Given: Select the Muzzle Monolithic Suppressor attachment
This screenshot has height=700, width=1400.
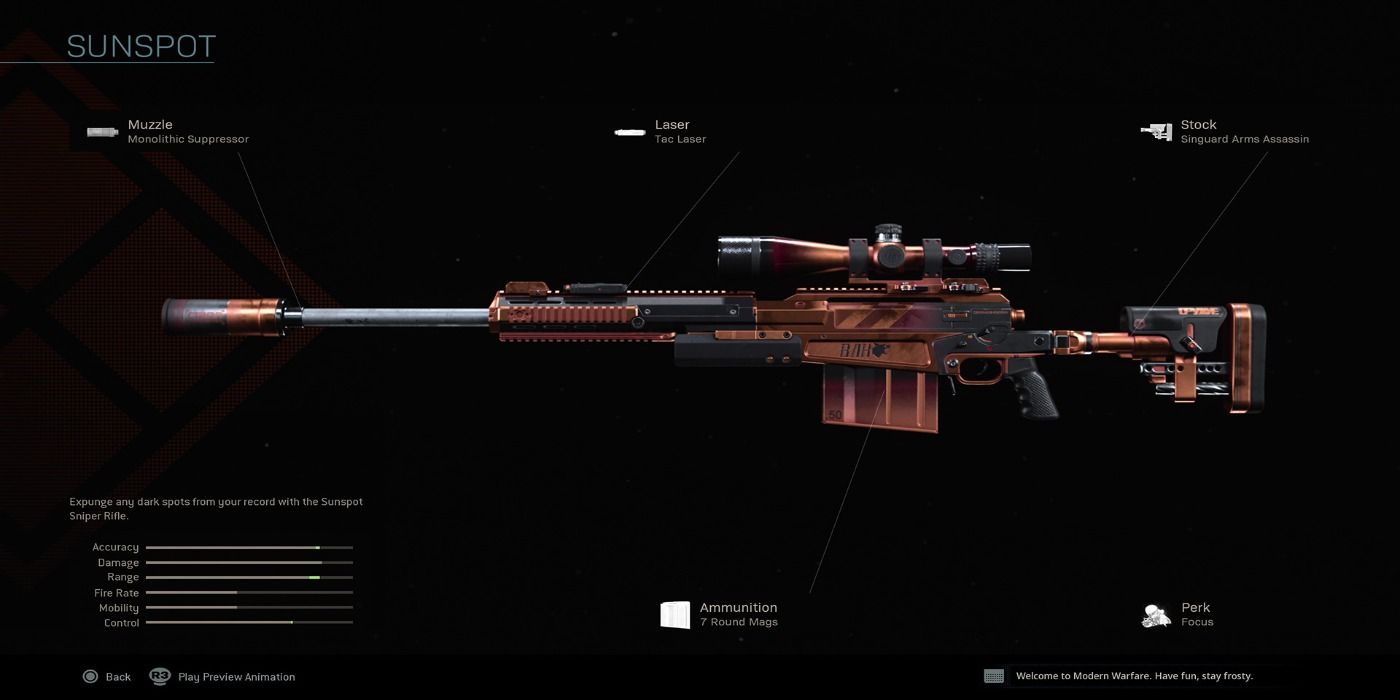Looking at the screenshot, I should (168, 132).
